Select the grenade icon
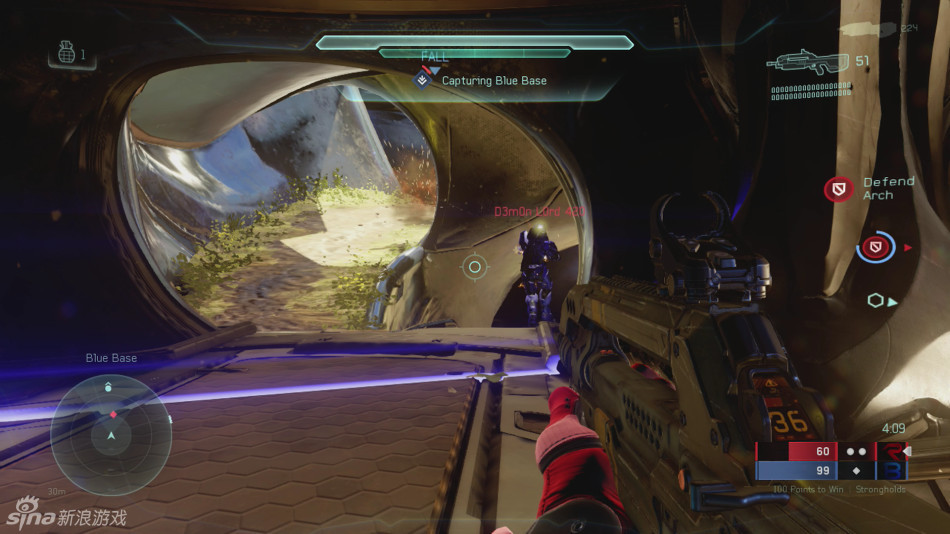950x534 pixels. (67, 55)
